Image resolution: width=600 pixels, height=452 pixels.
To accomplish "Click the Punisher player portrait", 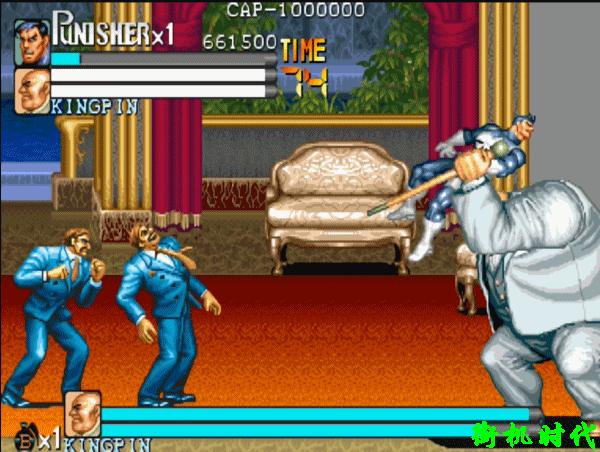I will pos(31,42).
